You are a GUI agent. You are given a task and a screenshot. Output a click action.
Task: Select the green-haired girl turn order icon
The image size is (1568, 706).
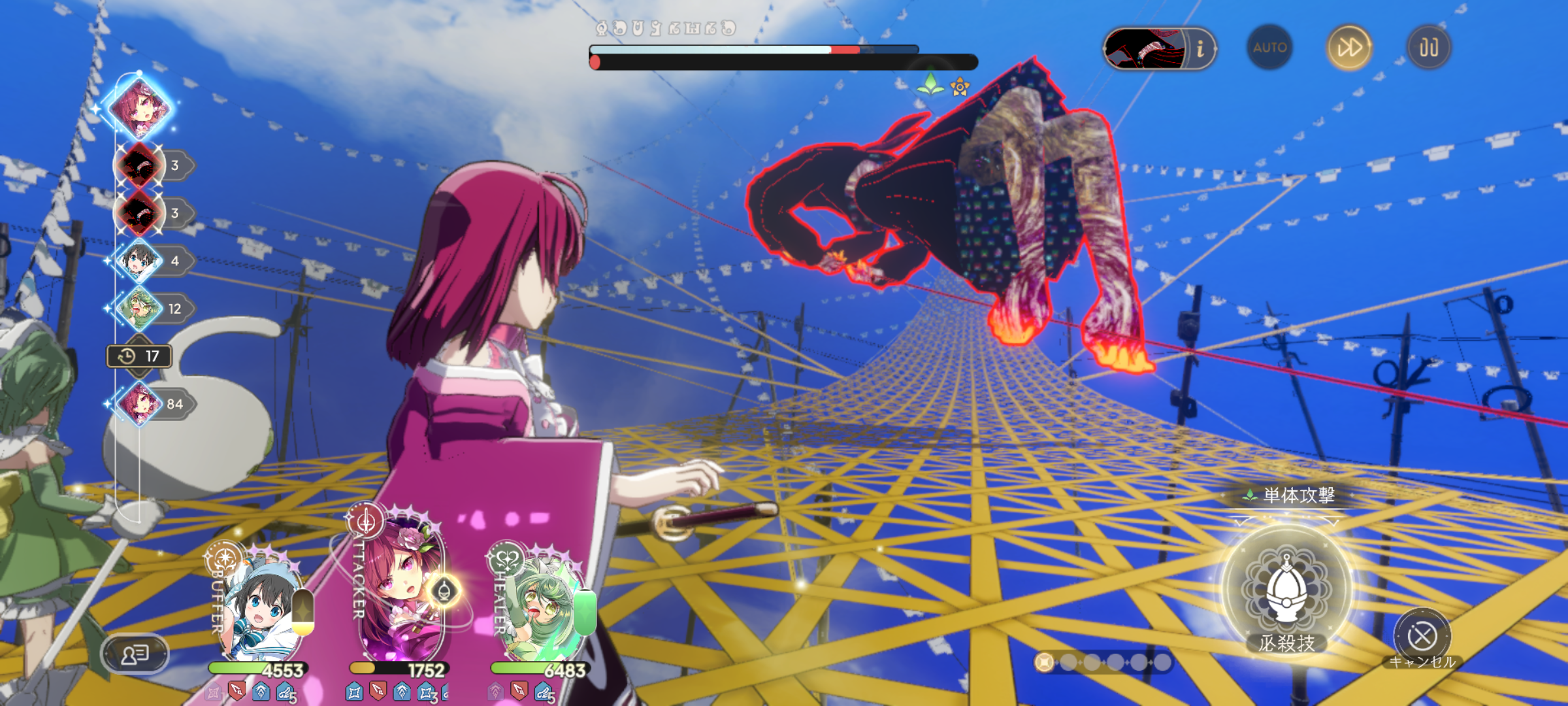point(140,308)
